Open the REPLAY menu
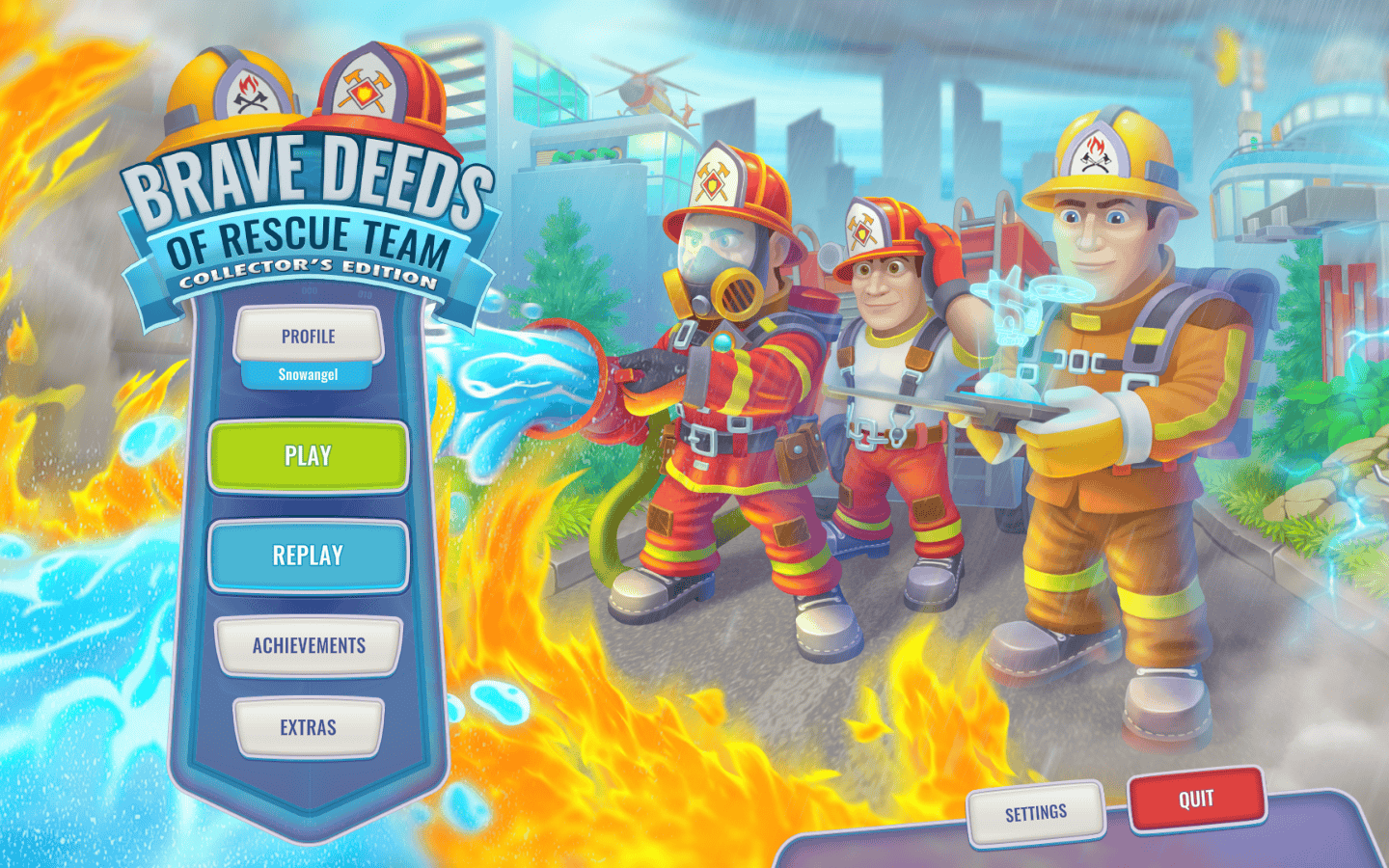Image resolution: width=1389 pixels, height=868 pixels. tap(307, 556)
